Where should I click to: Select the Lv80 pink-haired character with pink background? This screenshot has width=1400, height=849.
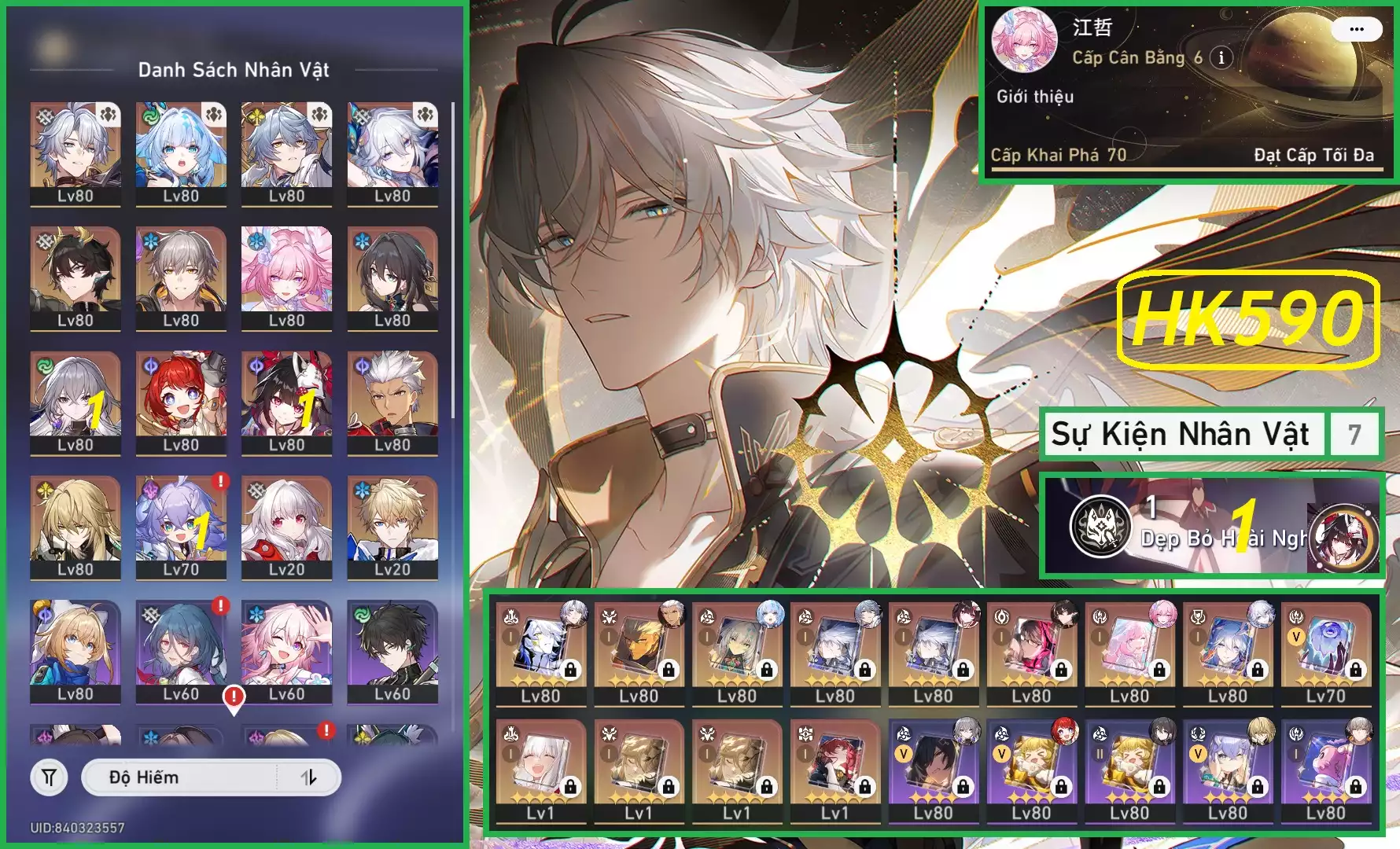coord(286,277)
